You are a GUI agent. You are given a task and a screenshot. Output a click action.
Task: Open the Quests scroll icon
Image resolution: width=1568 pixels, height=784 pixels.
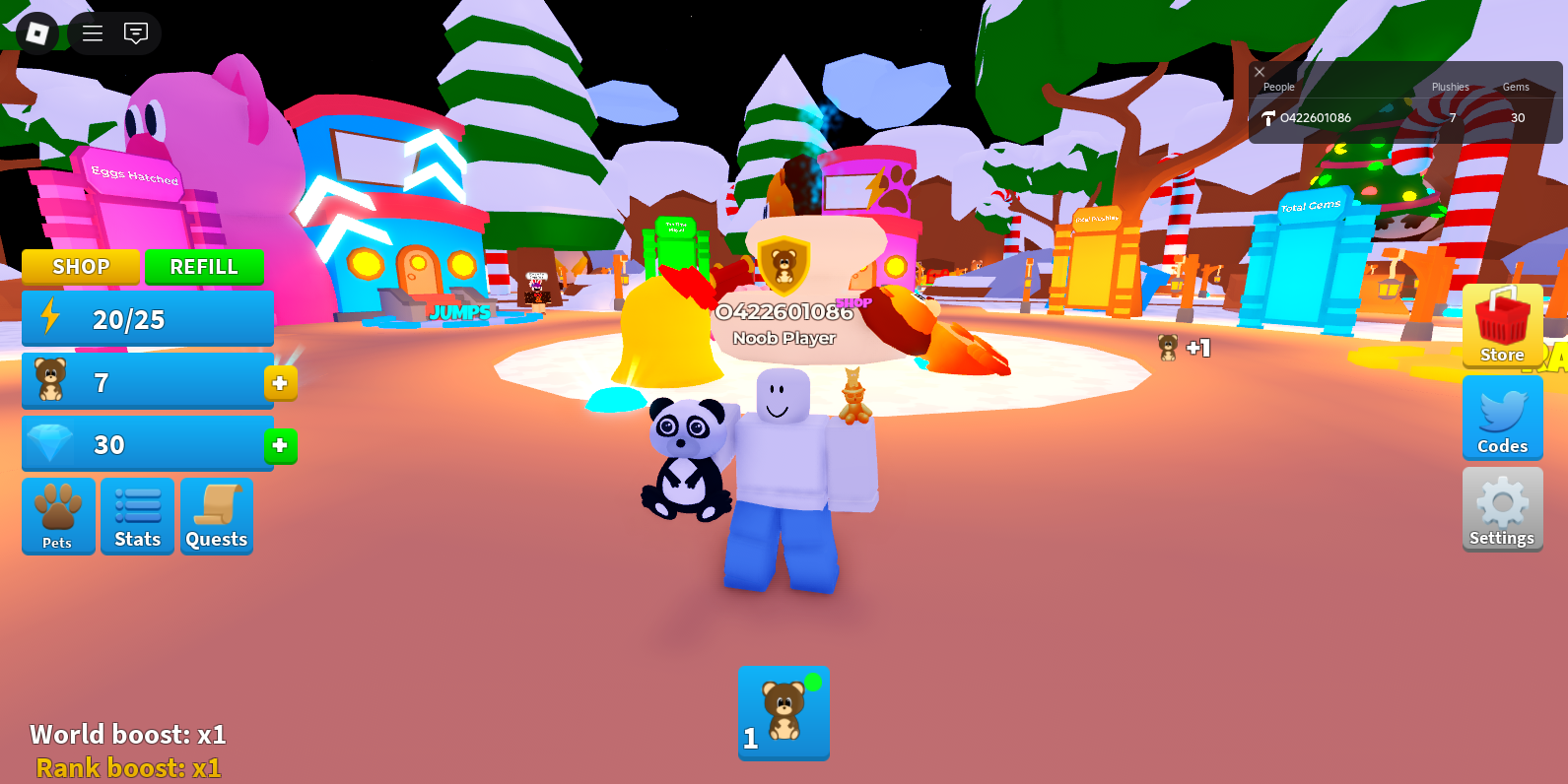(216, 516)
